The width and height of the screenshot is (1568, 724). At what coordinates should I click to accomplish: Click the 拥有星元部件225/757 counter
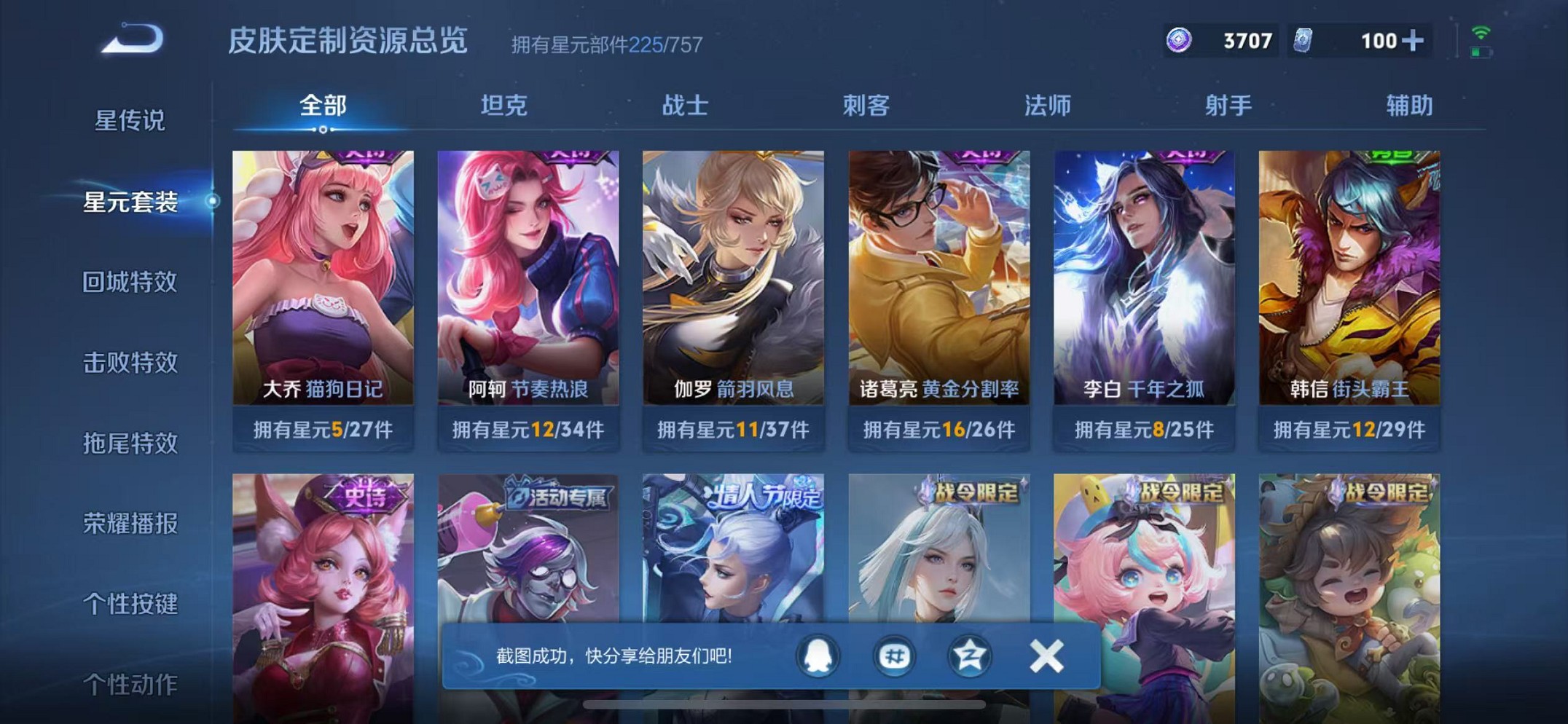click(607, 44)
